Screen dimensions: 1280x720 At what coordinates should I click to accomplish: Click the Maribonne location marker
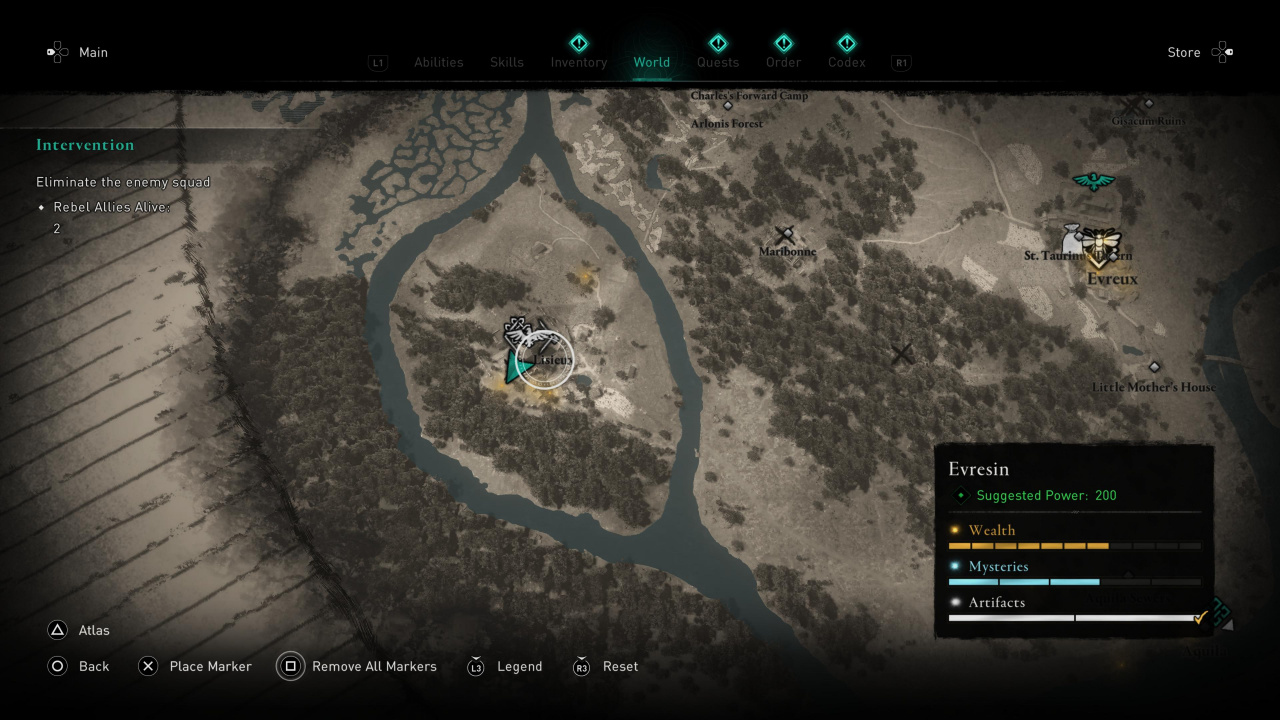click(x=786, y=236)
